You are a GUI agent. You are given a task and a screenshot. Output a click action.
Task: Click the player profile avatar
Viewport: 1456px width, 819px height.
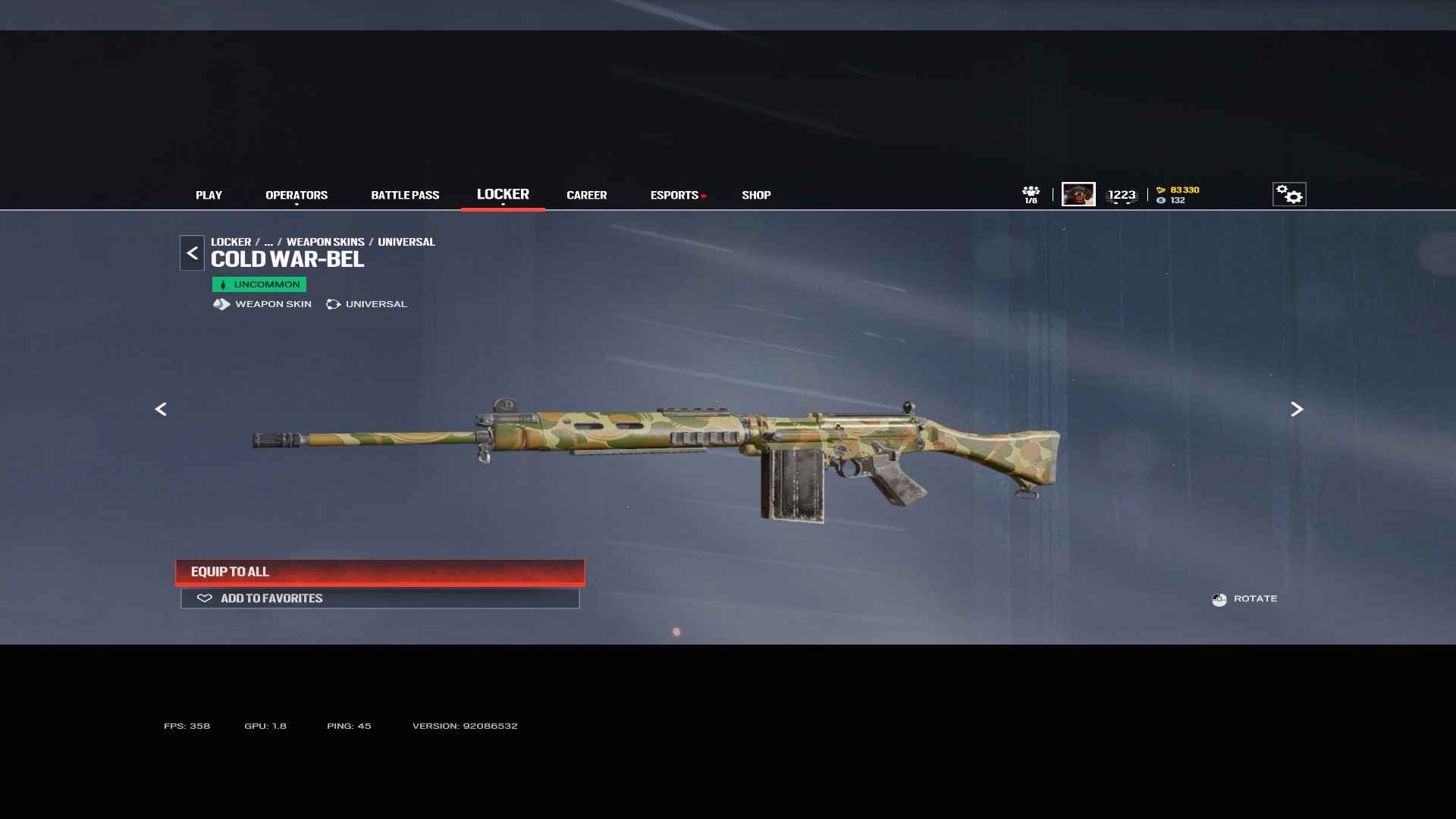click(x=1078, y=194)
